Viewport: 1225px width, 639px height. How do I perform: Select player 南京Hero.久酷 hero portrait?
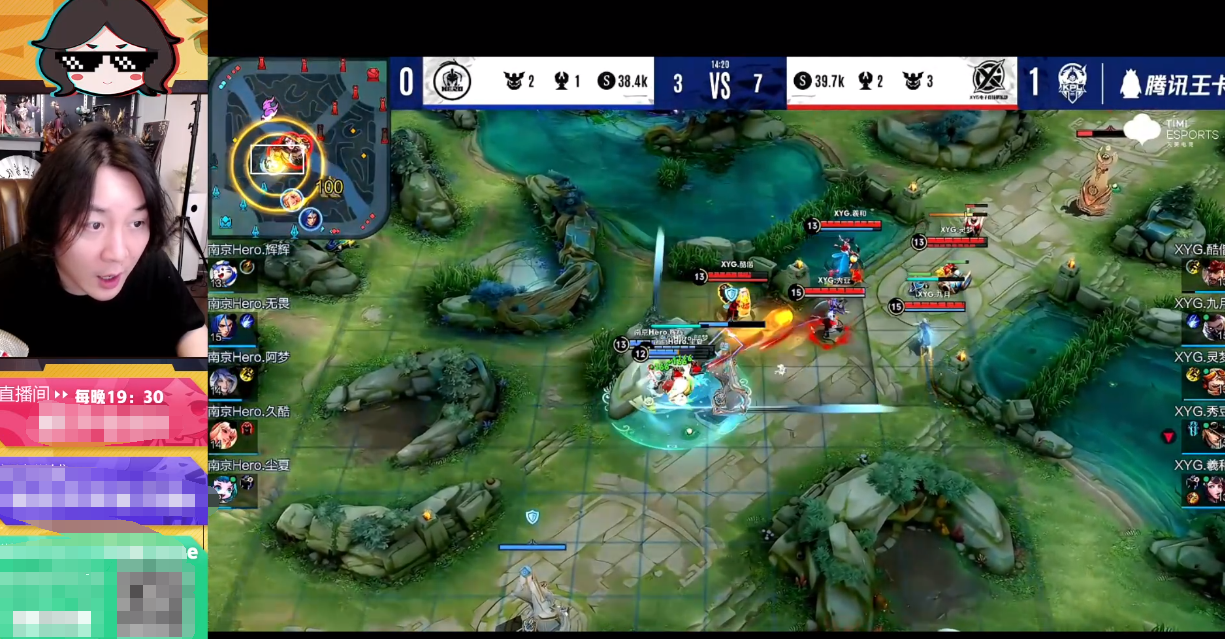[222, 435]
